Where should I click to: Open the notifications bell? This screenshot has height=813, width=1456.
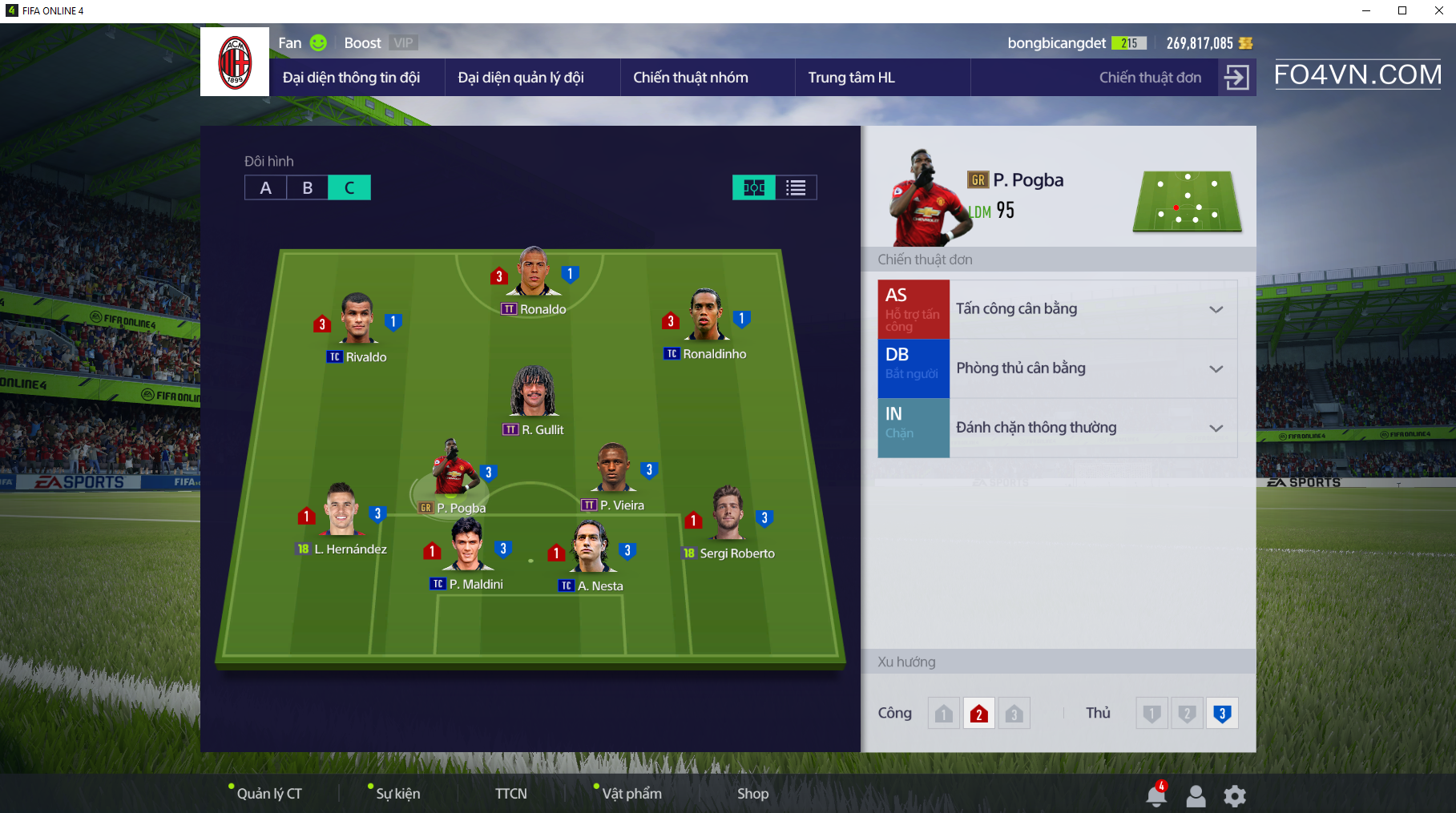[x=1156, y=795]
